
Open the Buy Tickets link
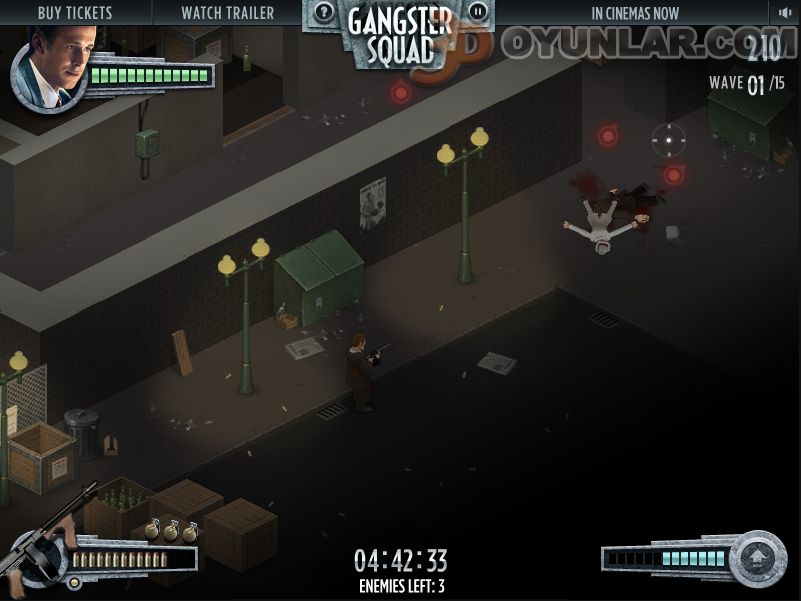coord(75,13)
